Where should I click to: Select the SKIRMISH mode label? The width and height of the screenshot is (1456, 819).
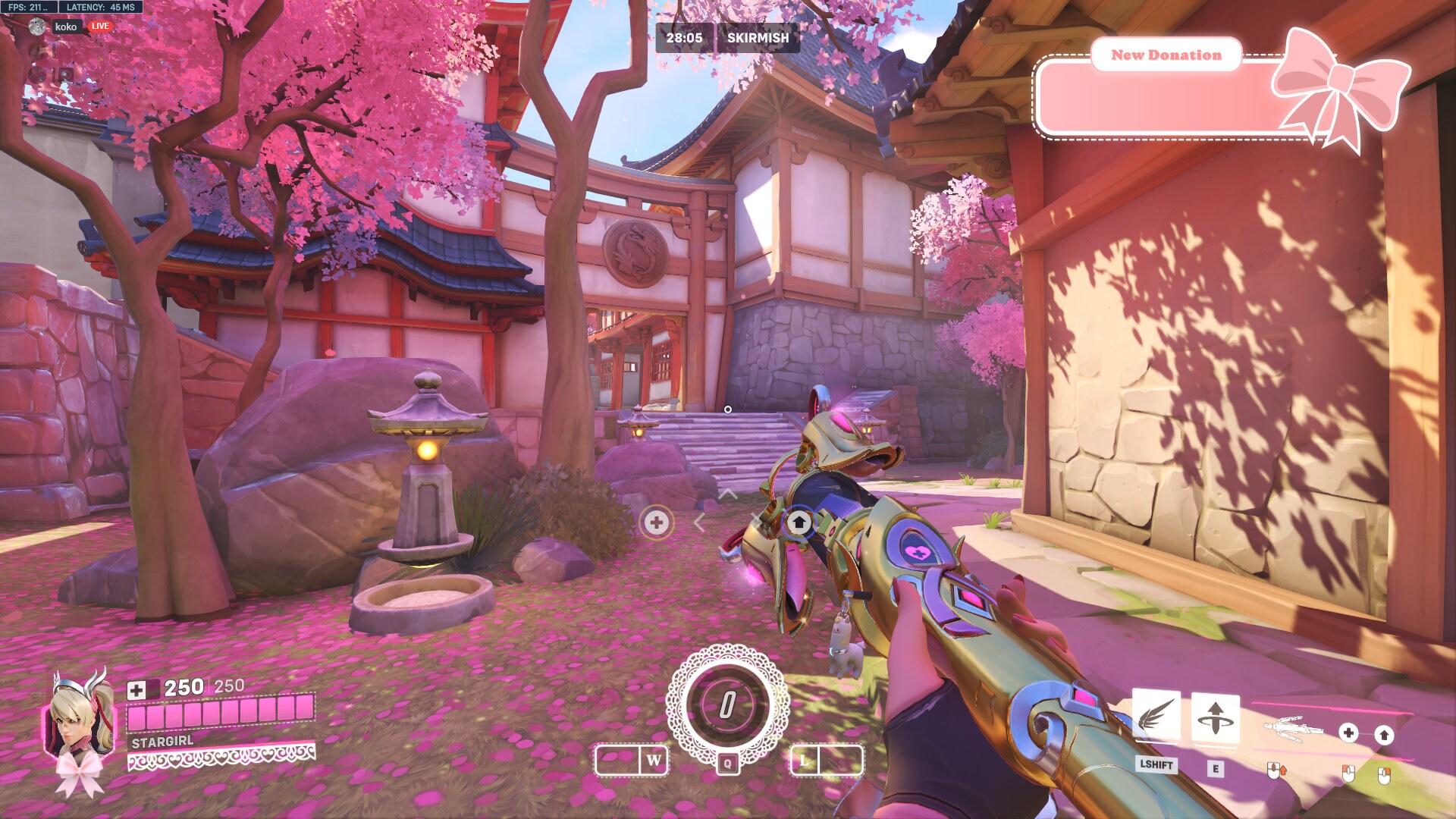(x=758, y=37)
